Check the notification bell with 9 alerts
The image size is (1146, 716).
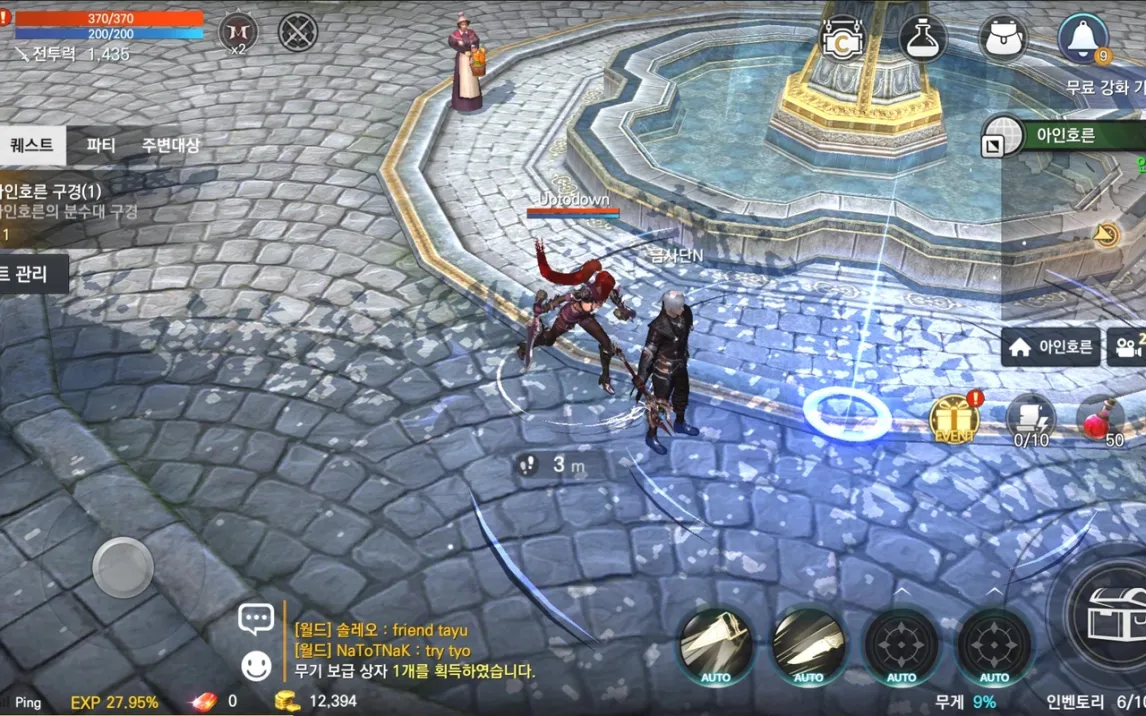(1083, 38)
